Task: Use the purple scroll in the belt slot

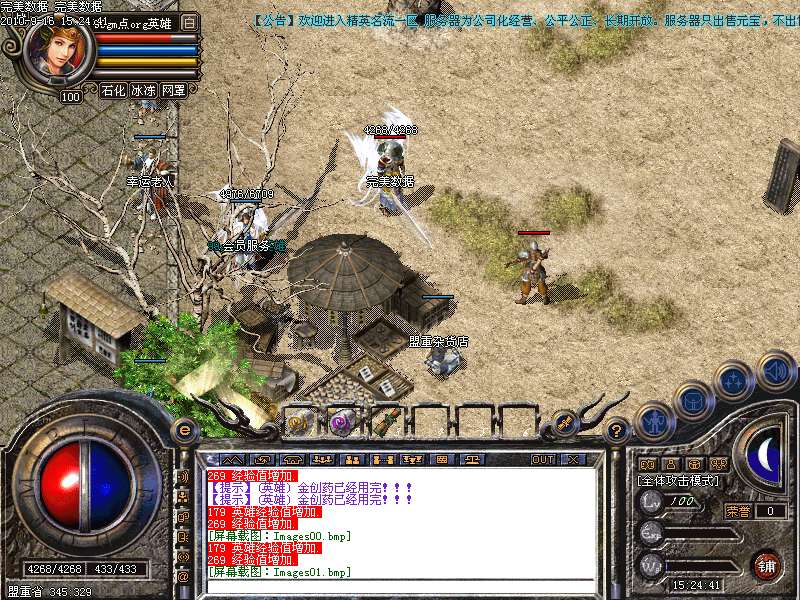Action: coord(342,423)
